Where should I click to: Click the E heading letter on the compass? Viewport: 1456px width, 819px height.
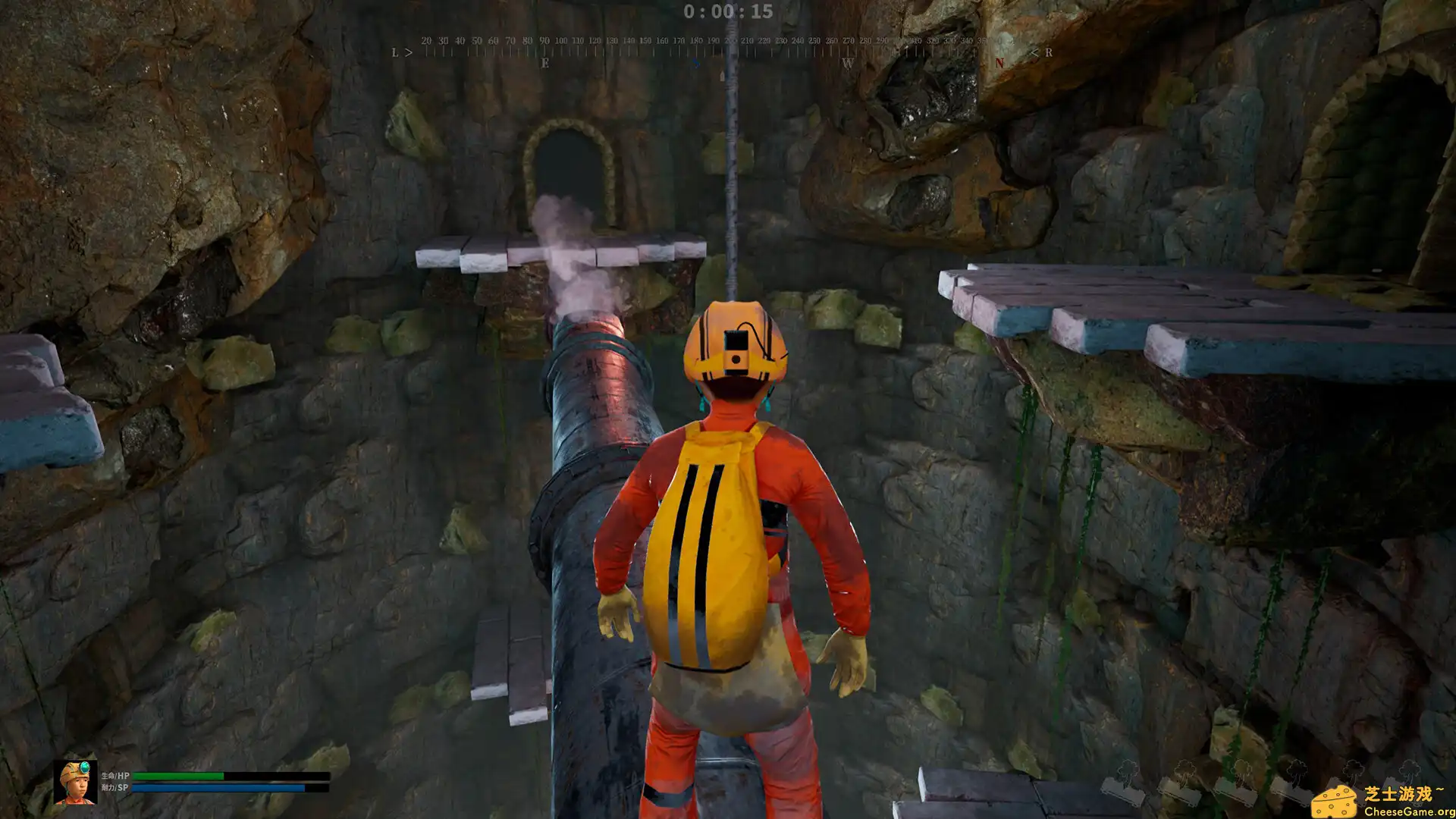click(544, 64)
